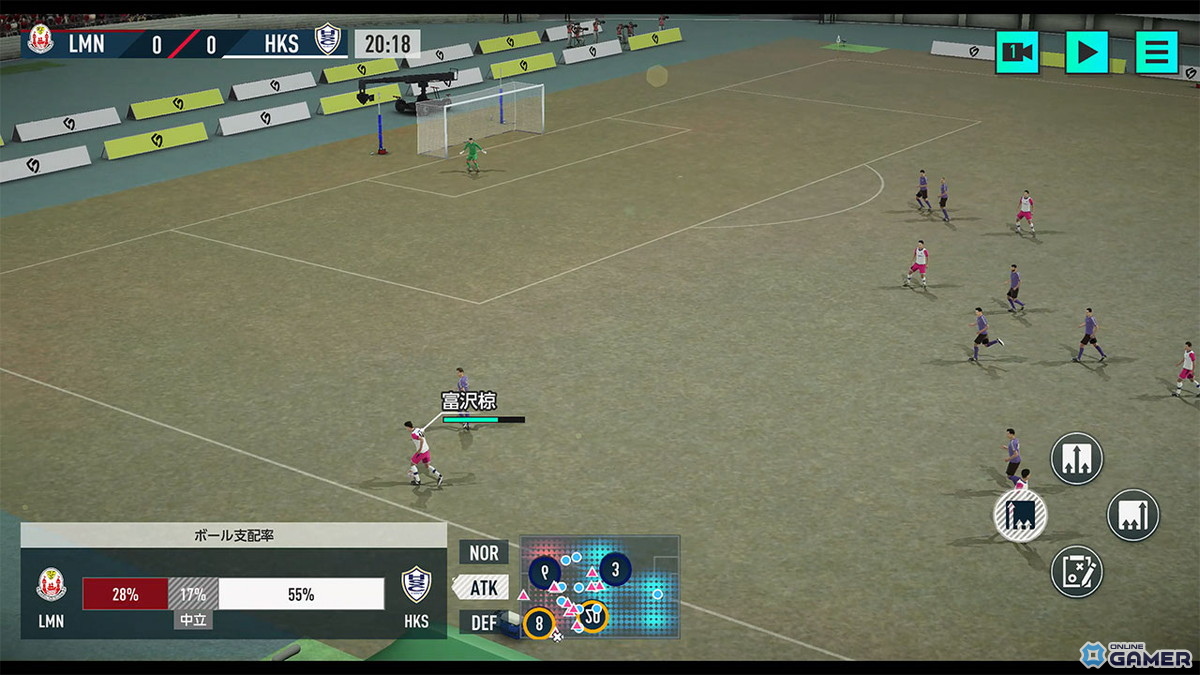Viewport: 1200px width, 675px height.
Task: Activate the center attack arrow tactic
Action: 1076,459
